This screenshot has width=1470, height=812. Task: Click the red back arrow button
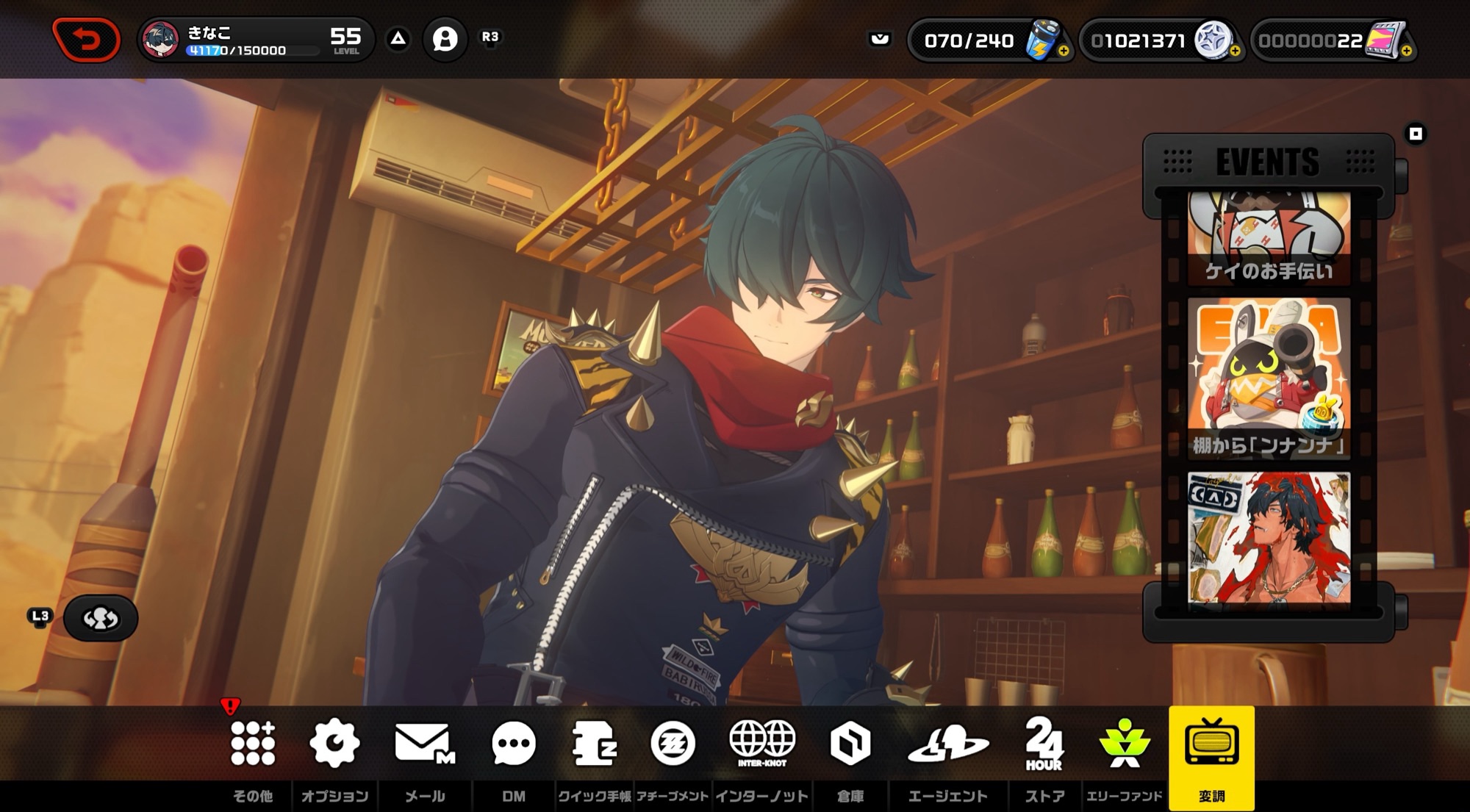(x=87, y=39)
